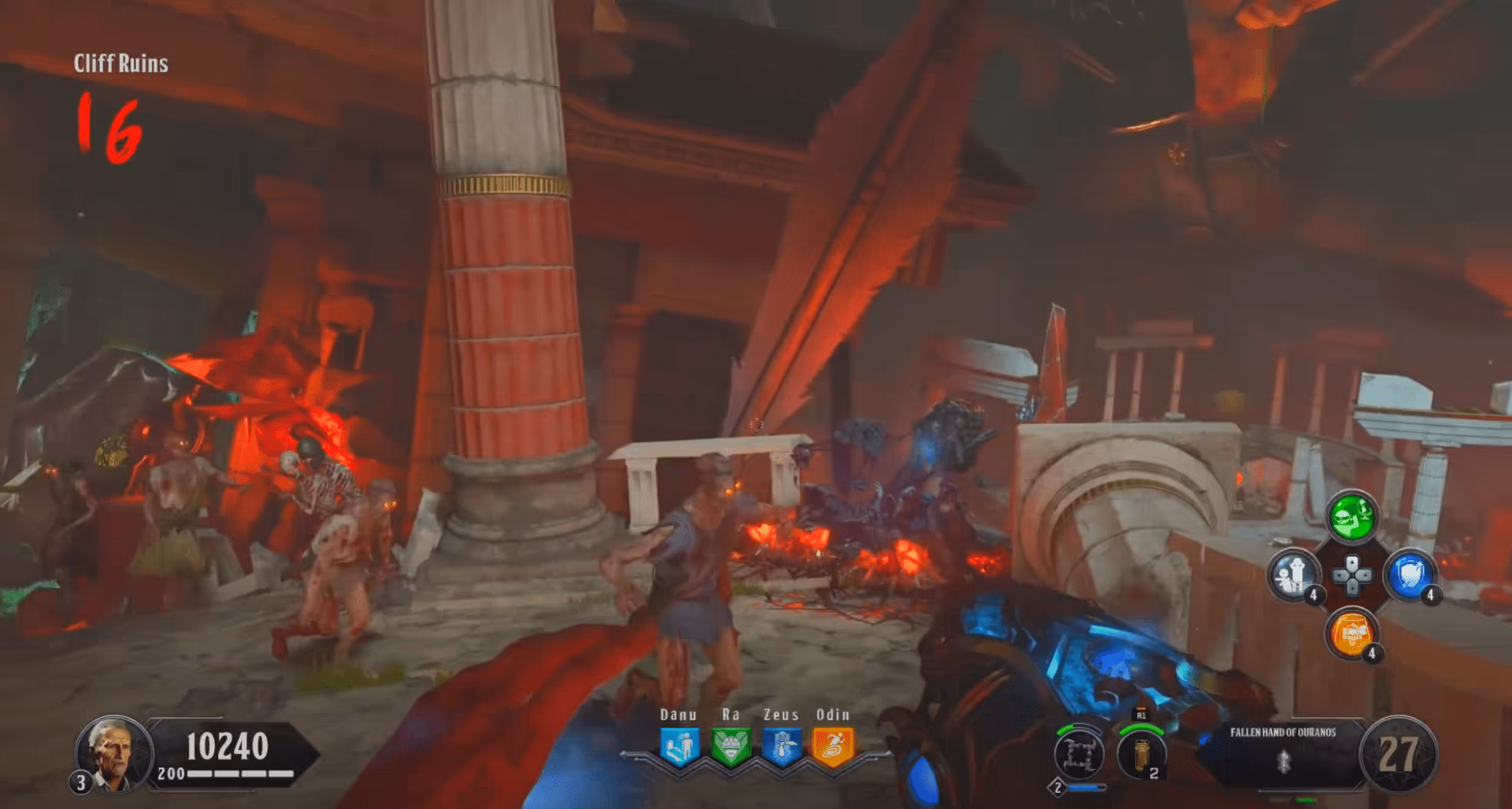Select the orange Odin perk icon

click(x=832, y=746)
